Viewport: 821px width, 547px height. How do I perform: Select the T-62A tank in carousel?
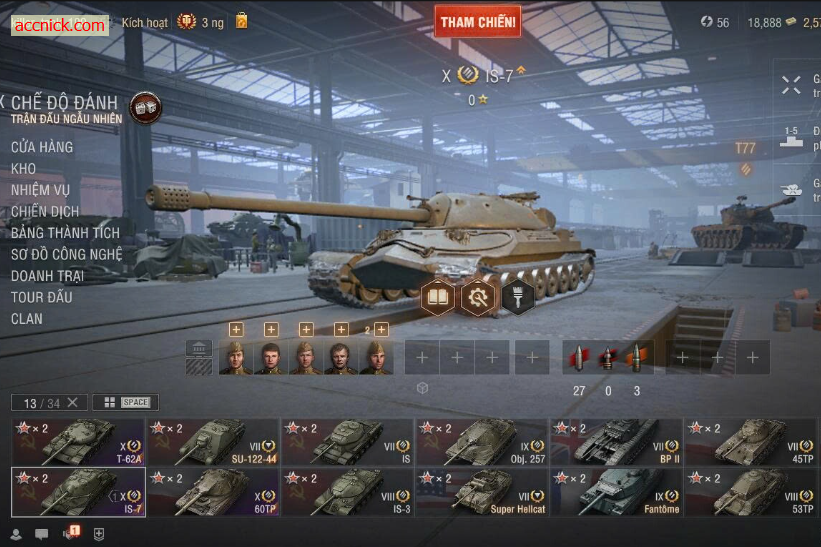click(78, 441)
